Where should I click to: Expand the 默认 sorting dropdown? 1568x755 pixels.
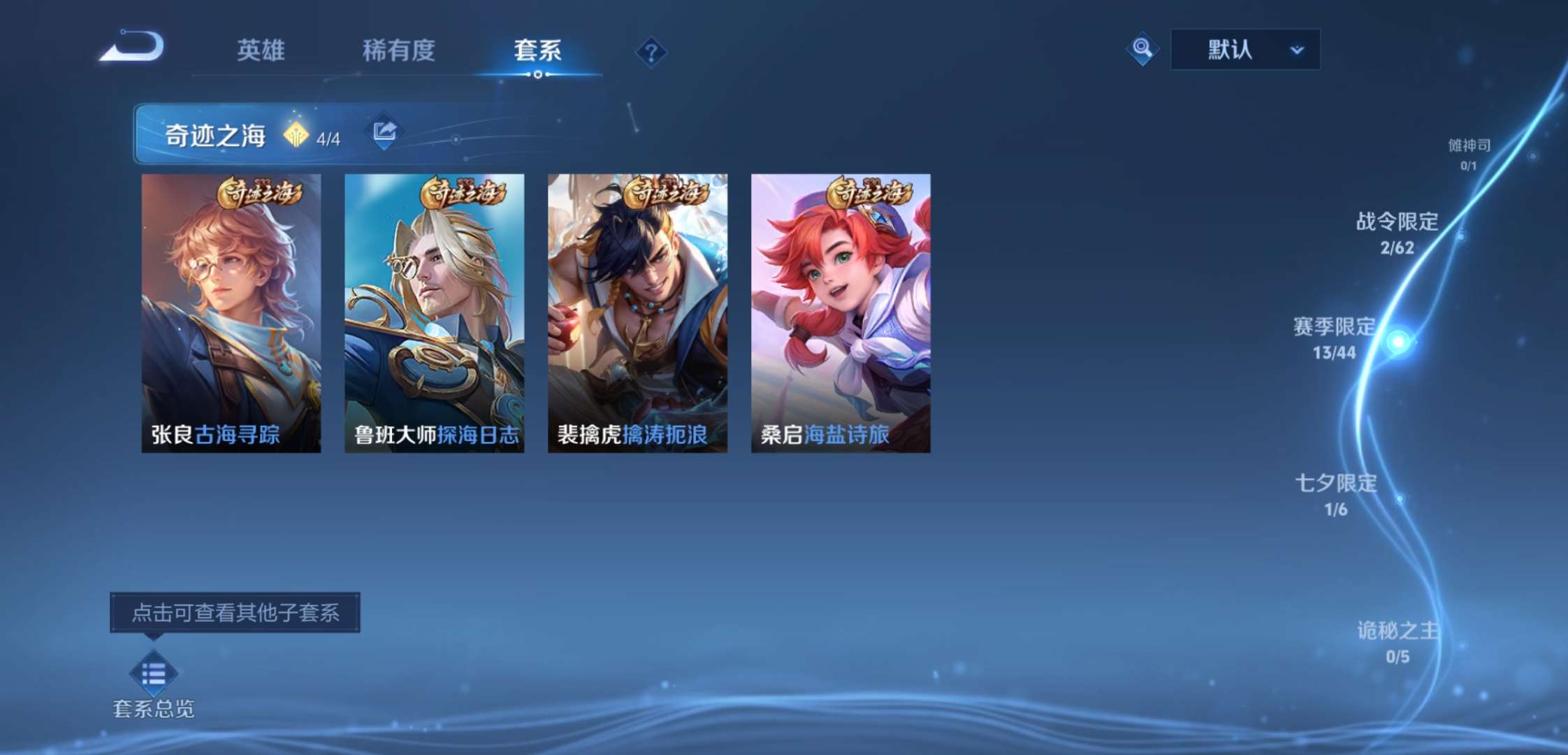point(1244,49)
